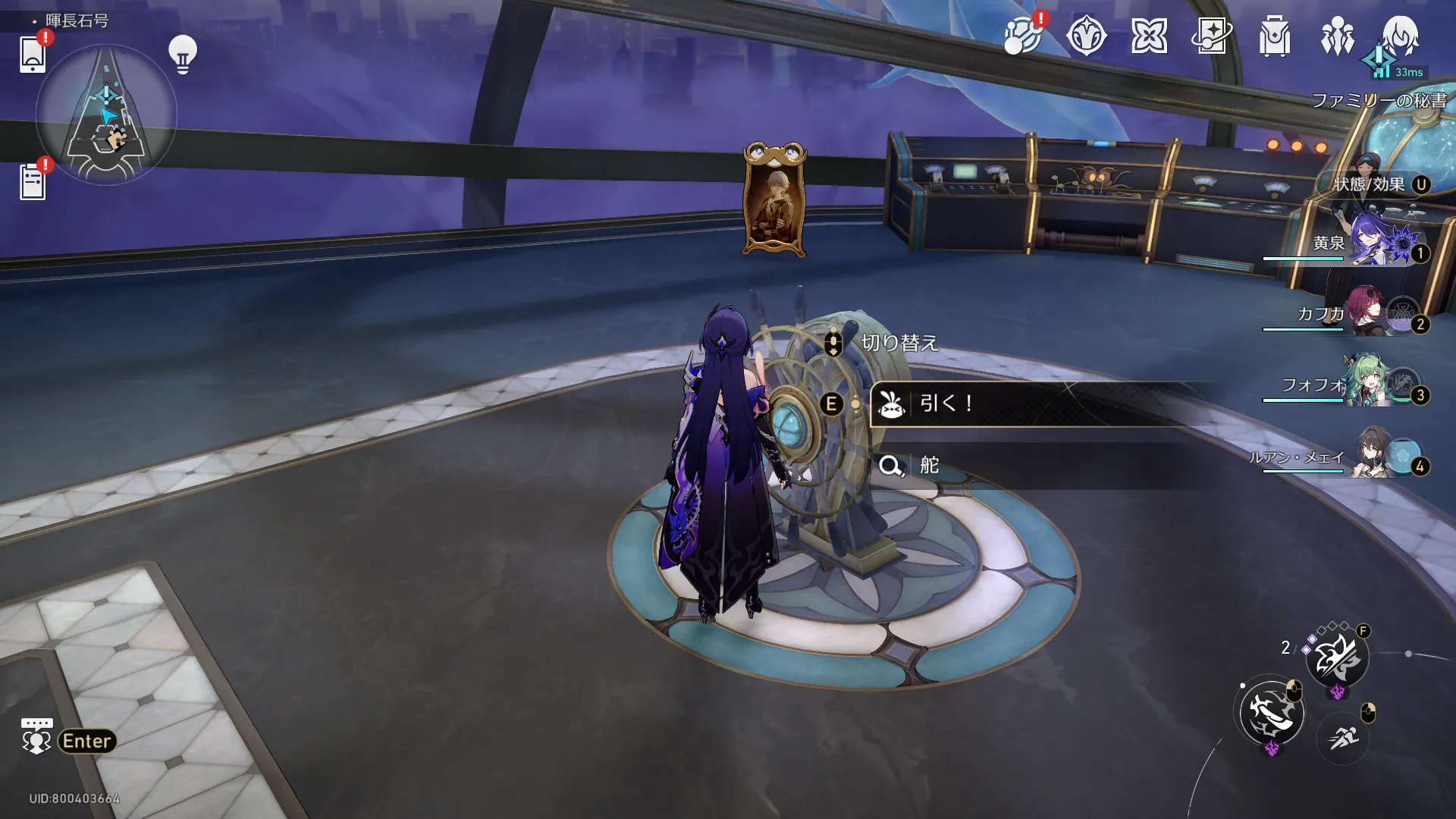The height and width of the screenshot is (819, 1456).
Task: Open the character head icon
Action: (1400, 36)
